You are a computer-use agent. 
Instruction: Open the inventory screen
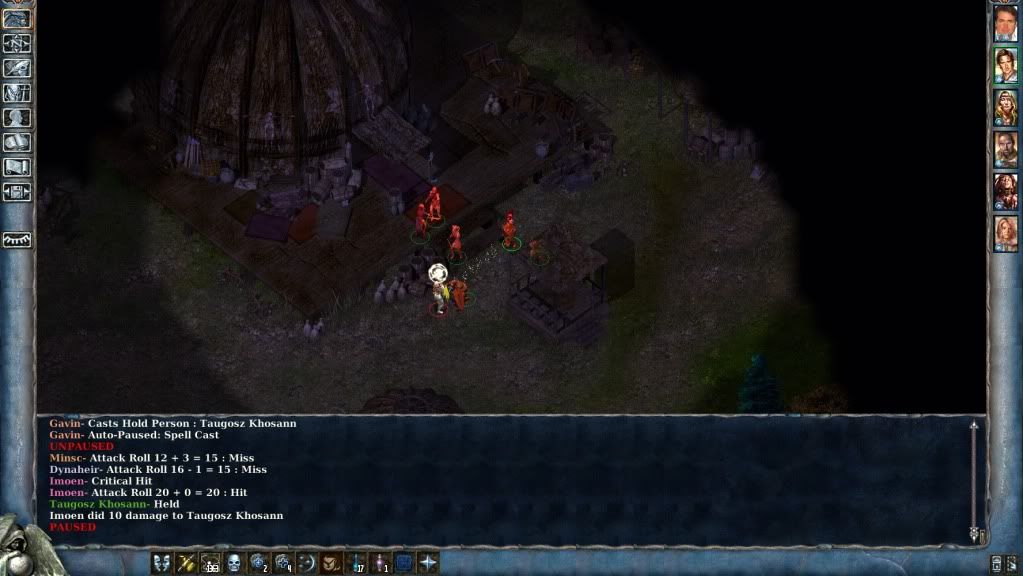(17, 93)
